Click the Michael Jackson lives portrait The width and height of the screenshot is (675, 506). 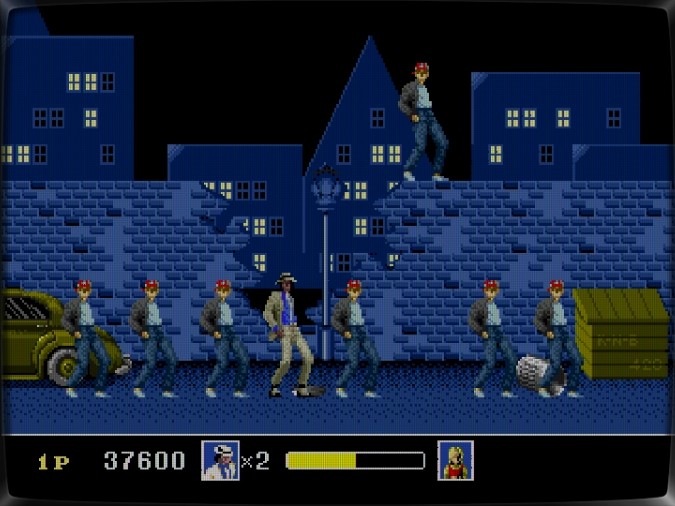click(220, 460)
